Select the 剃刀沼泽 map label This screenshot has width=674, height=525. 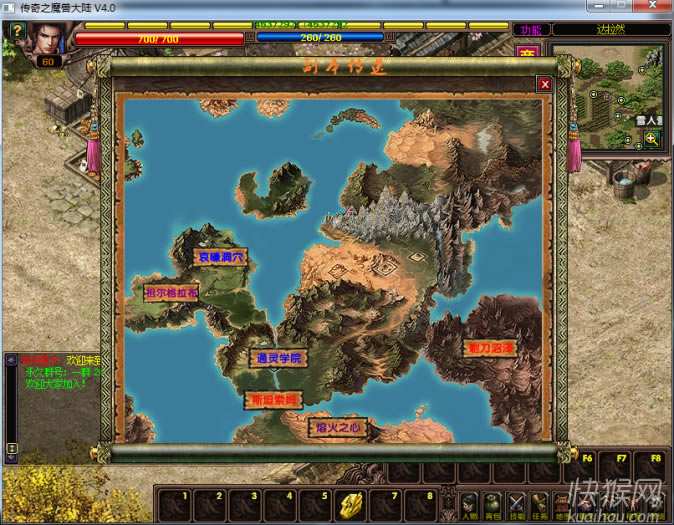tap(490, 347)
